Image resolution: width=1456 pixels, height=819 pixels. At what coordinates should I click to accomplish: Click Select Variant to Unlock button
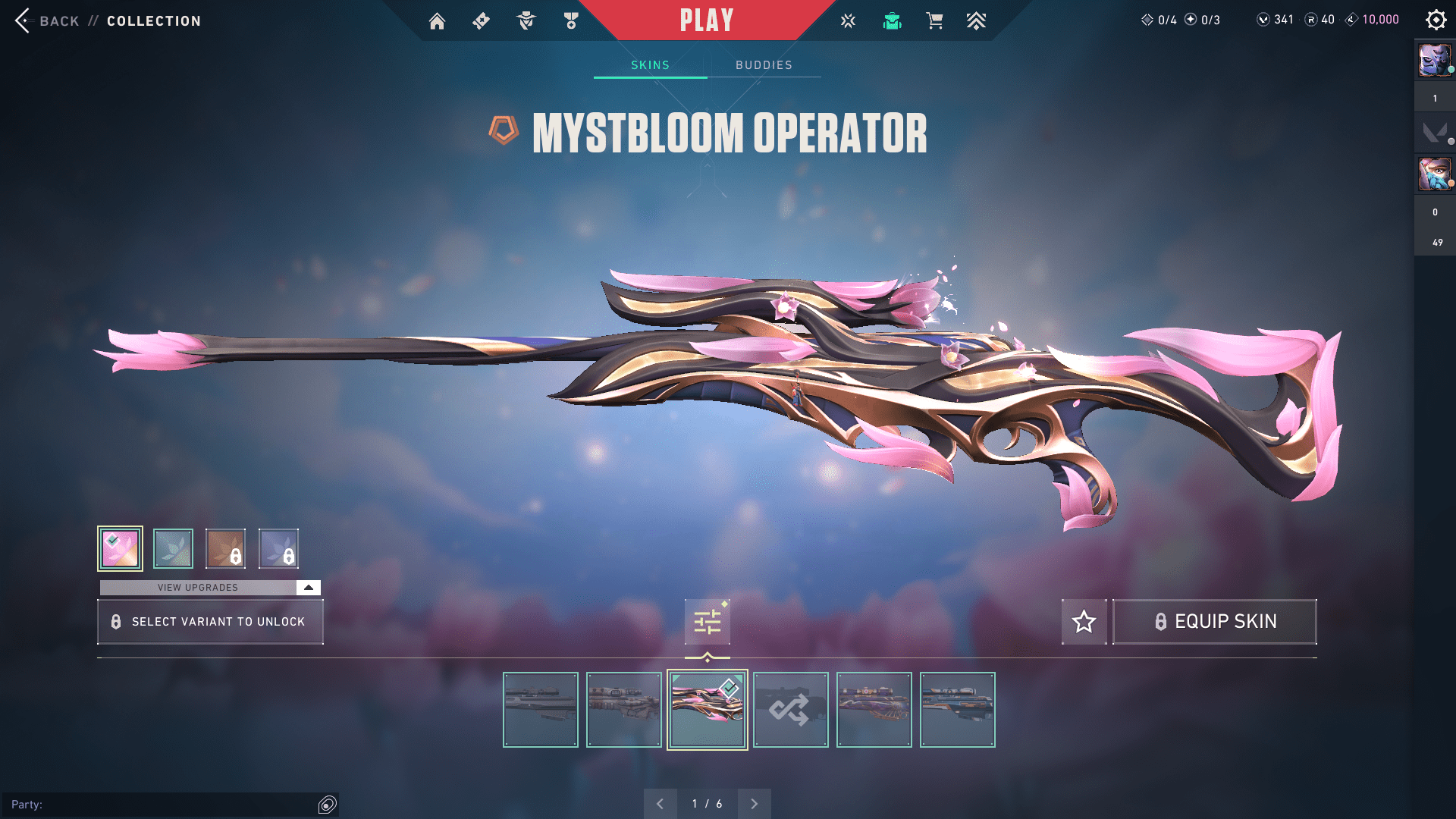tap(210, 622)
